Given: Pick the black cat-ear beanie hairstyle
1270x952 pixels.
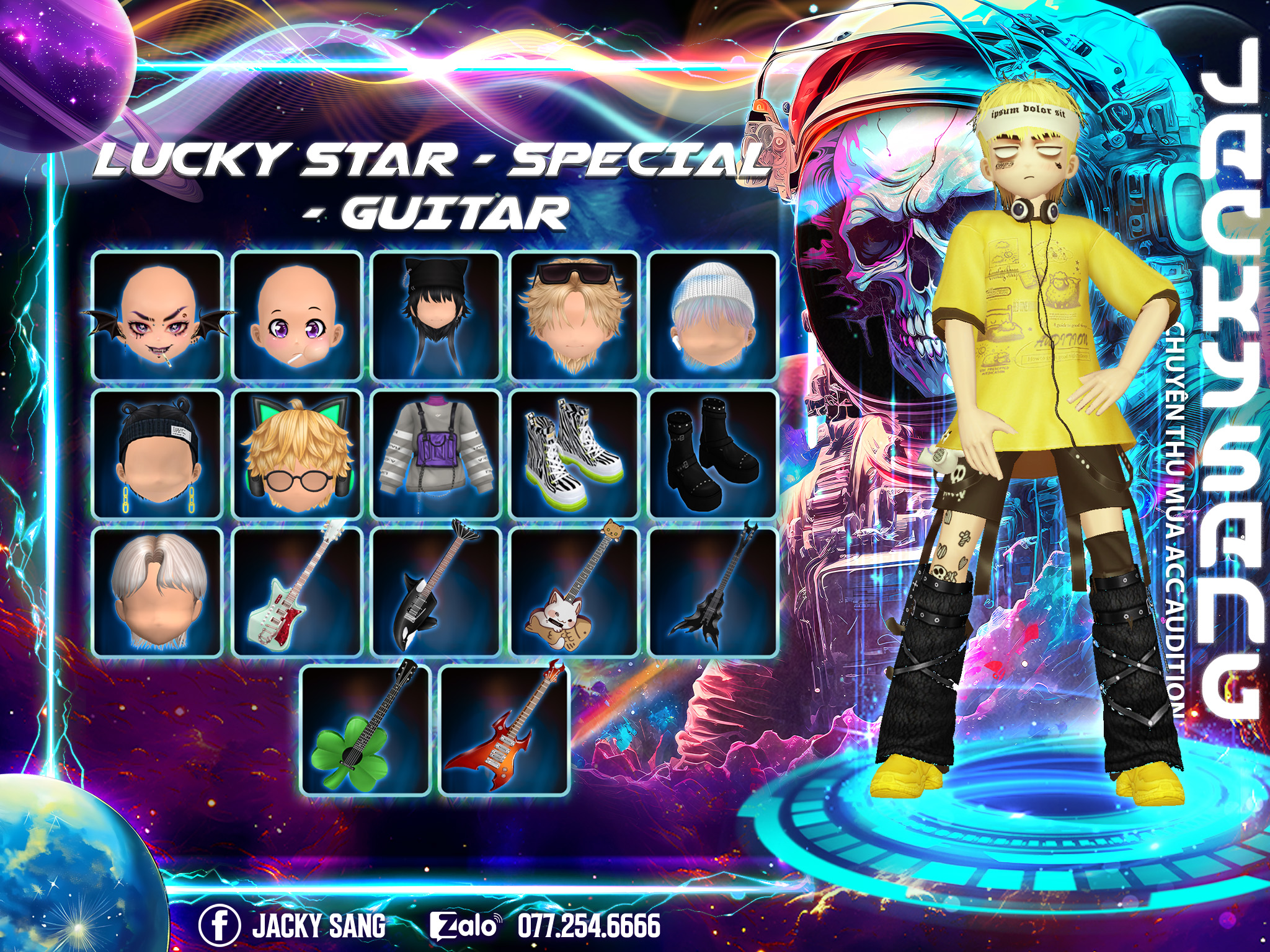Looking at the screenshot, I should point(436,316).
